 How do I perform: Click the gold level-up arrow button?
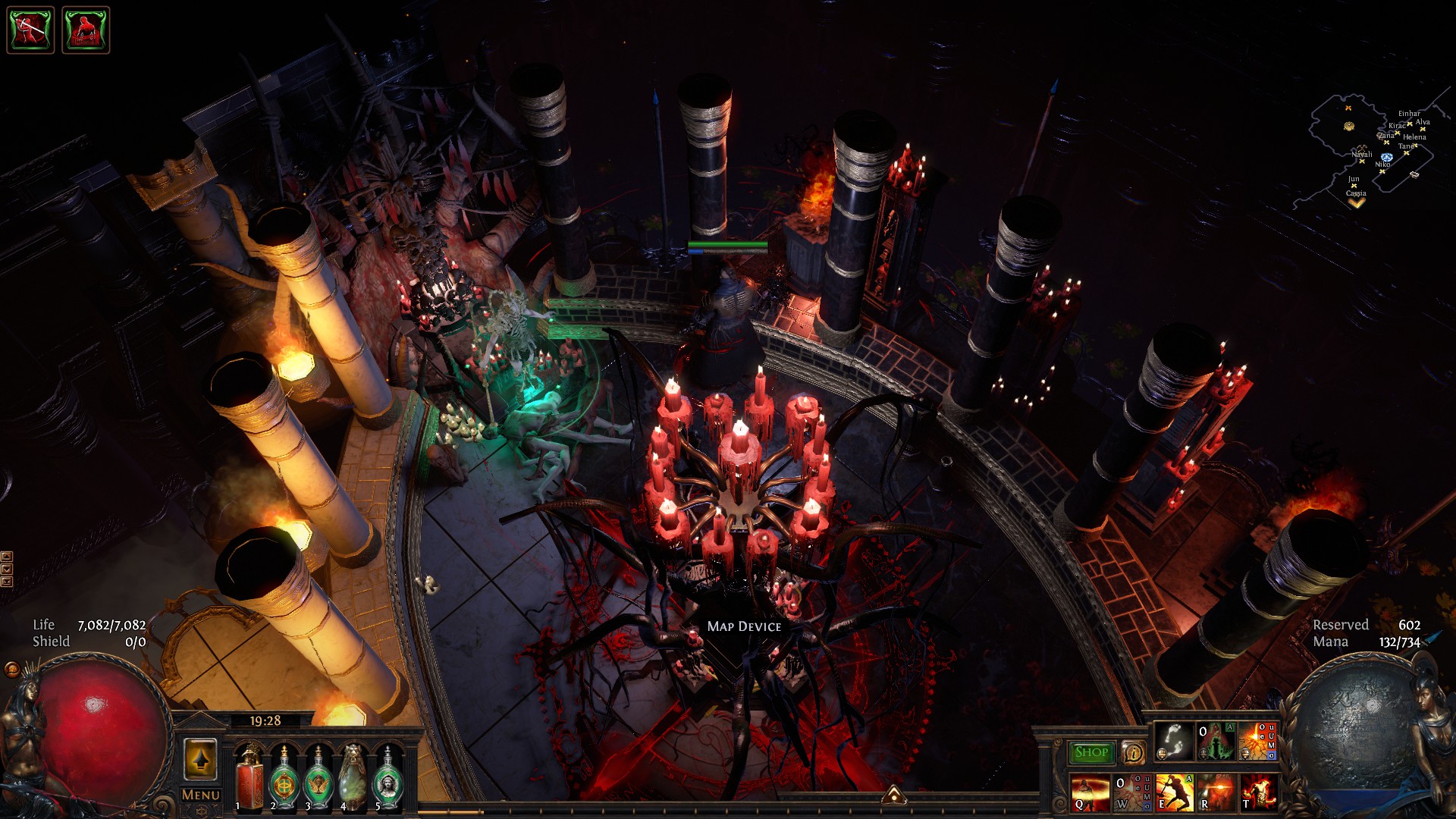point(200,759)
